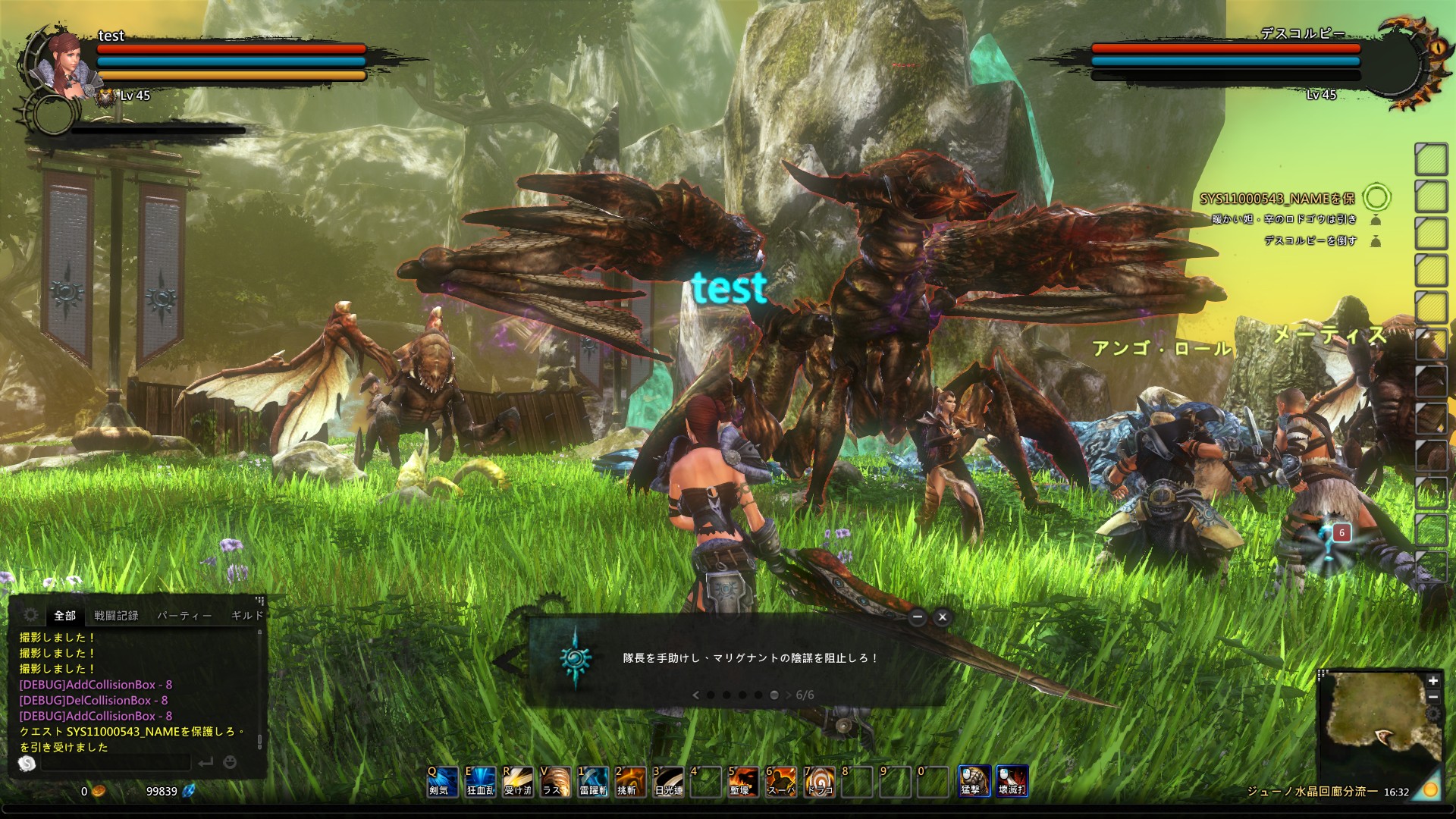Select the 壊滅打 right-mouse attack icon
Image resolution: width=1456 pixels, height=819 pixels.
tap(1012, 781)
